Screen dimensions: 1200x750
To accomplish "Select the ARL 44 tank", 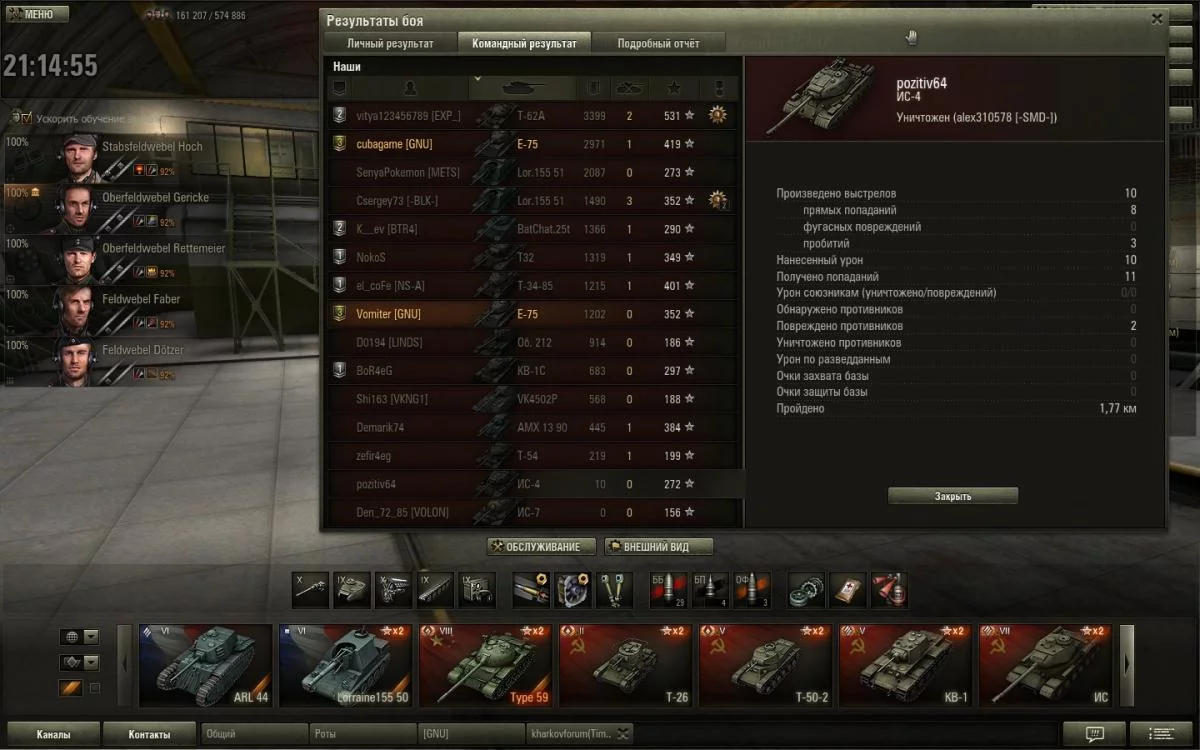I will point(205,666).
